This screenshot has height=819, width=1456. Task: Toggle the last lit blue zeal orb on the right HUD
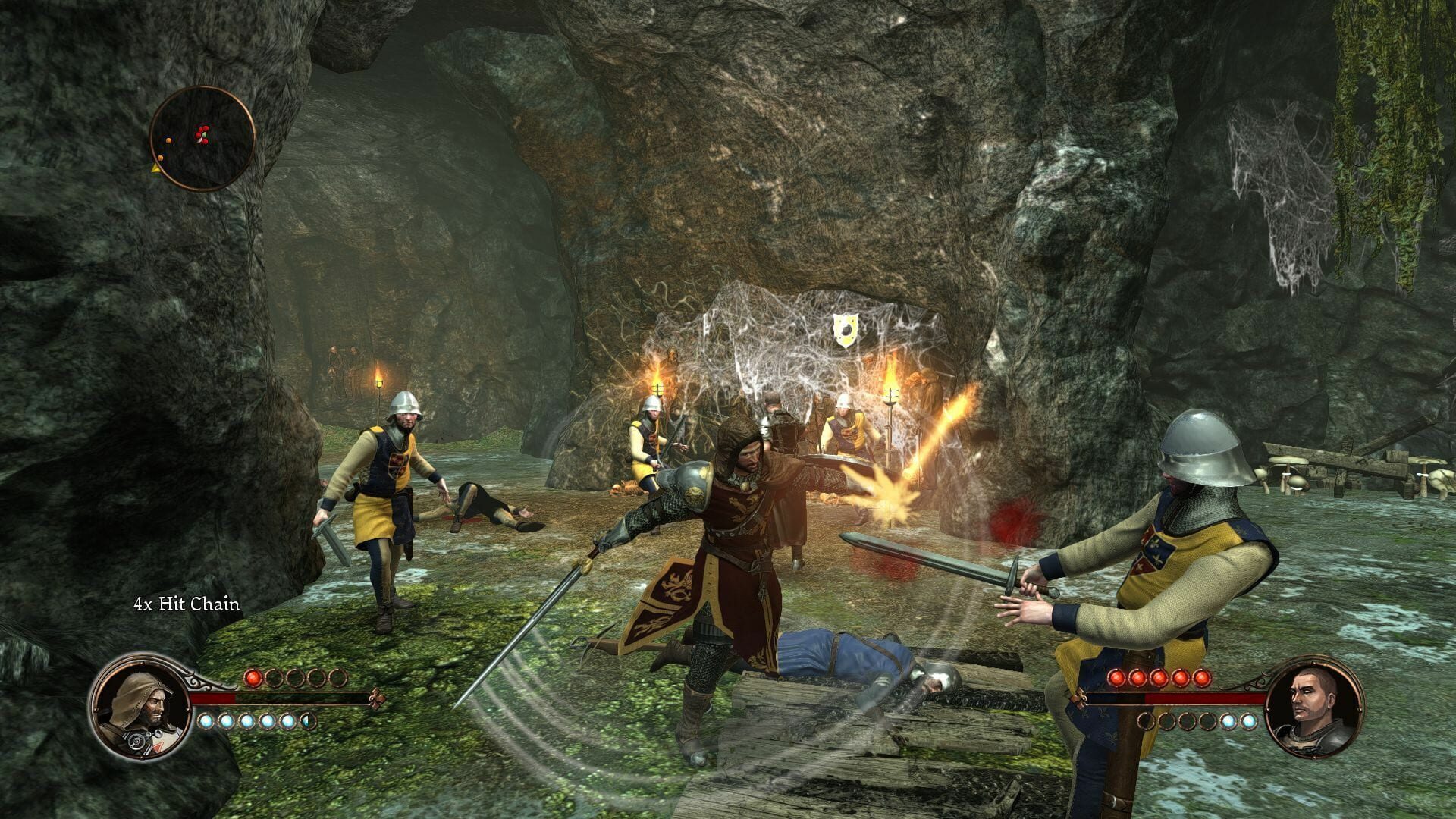pos(1249,721)
